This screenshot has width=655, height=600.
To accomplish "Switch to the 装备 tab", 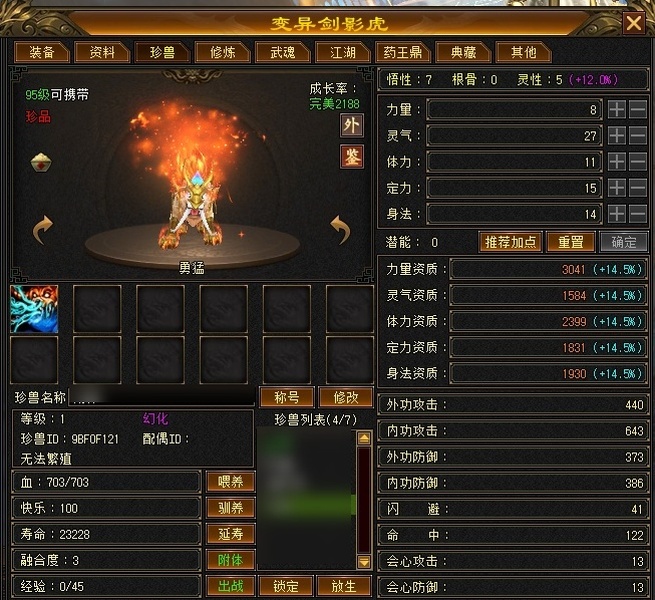I will tap(41, 53).
